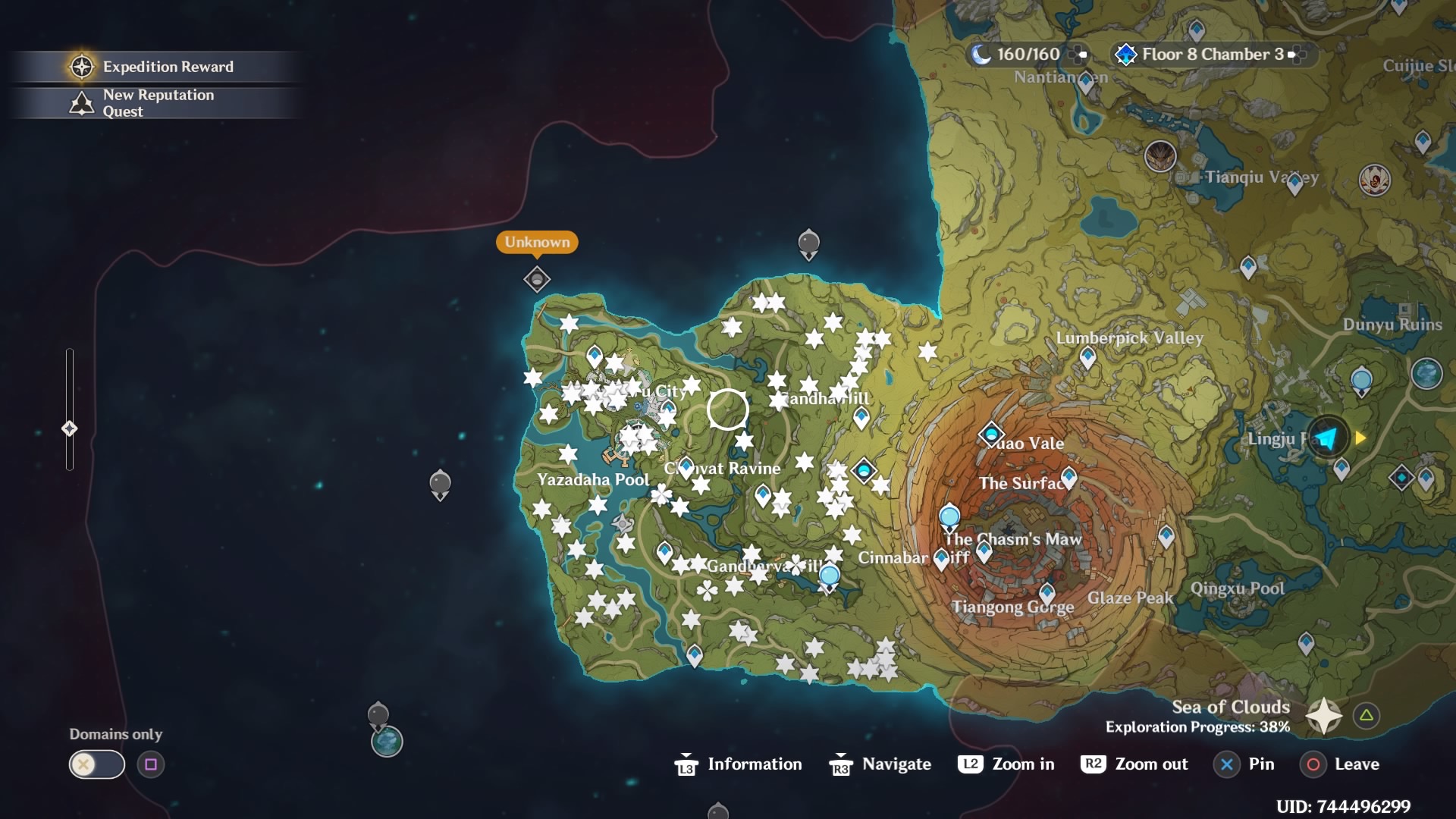Click Information in the bottom bar
This screenshot has width=1456, height=819.
tap(755, 764)
